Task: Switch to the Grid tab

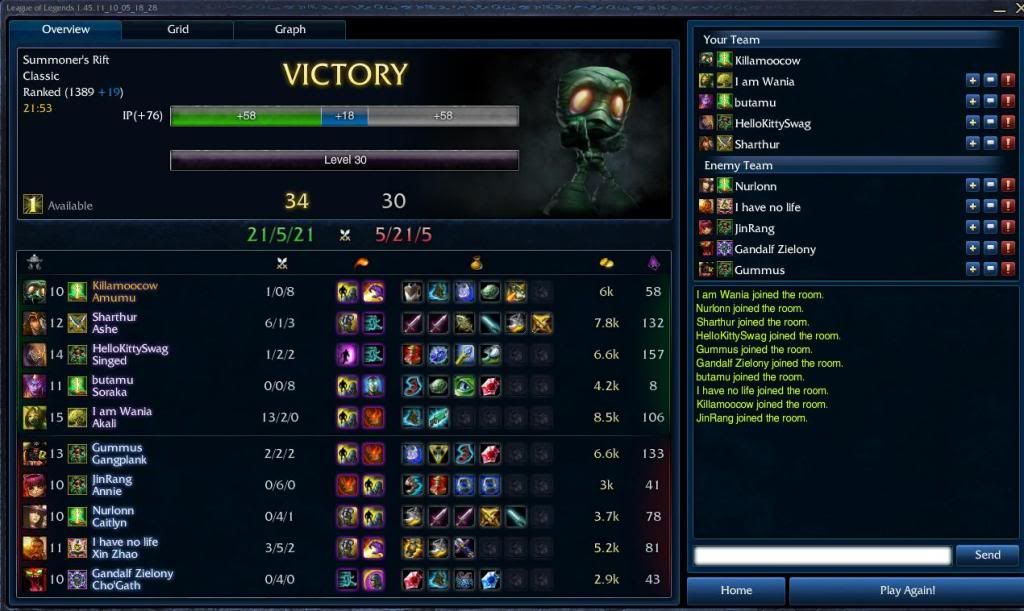Action: [178, 30]
